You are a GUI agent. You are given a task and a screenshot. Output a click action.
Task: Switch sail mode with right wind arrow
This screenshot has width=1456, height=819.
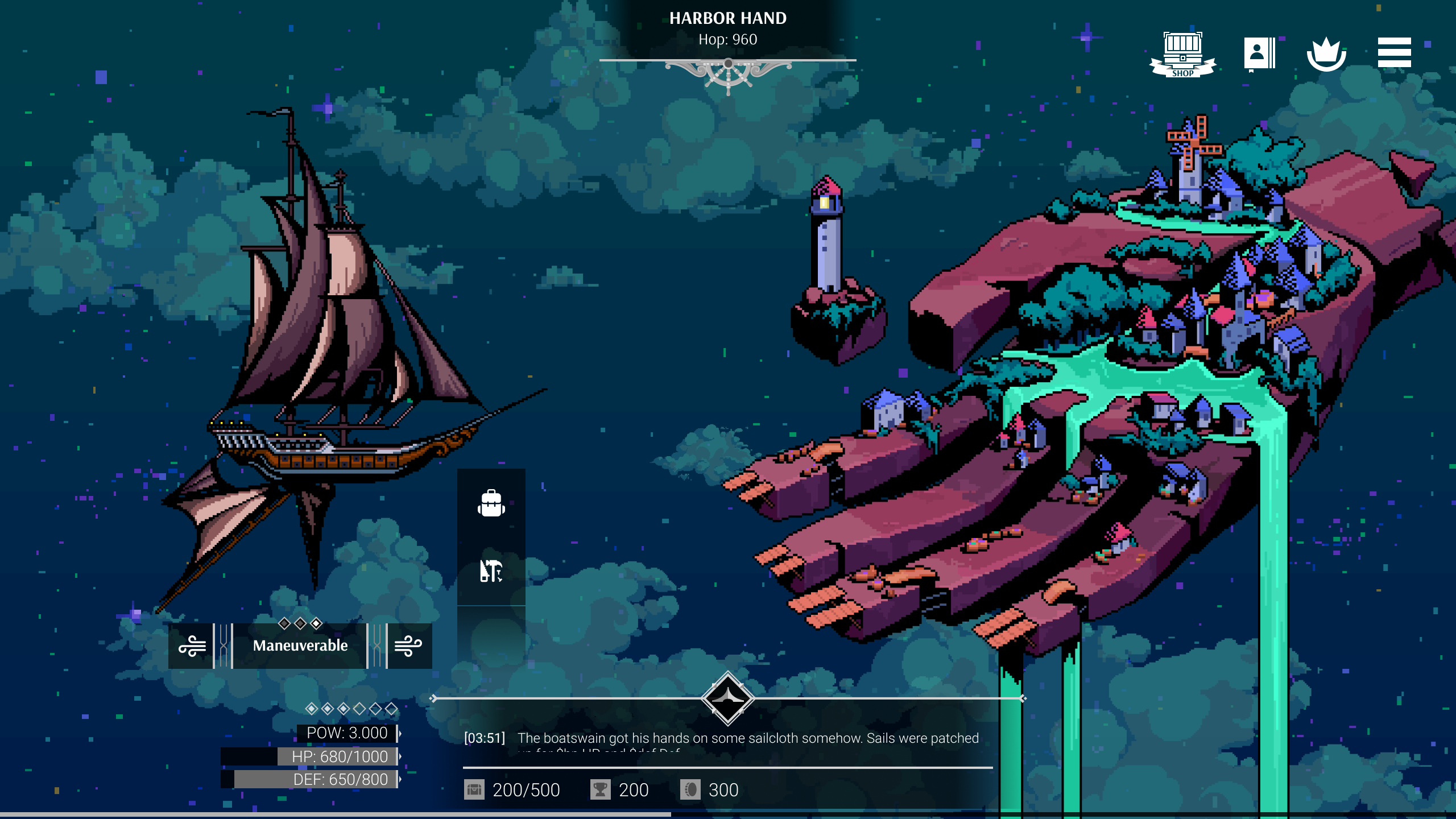click(408, 646)
